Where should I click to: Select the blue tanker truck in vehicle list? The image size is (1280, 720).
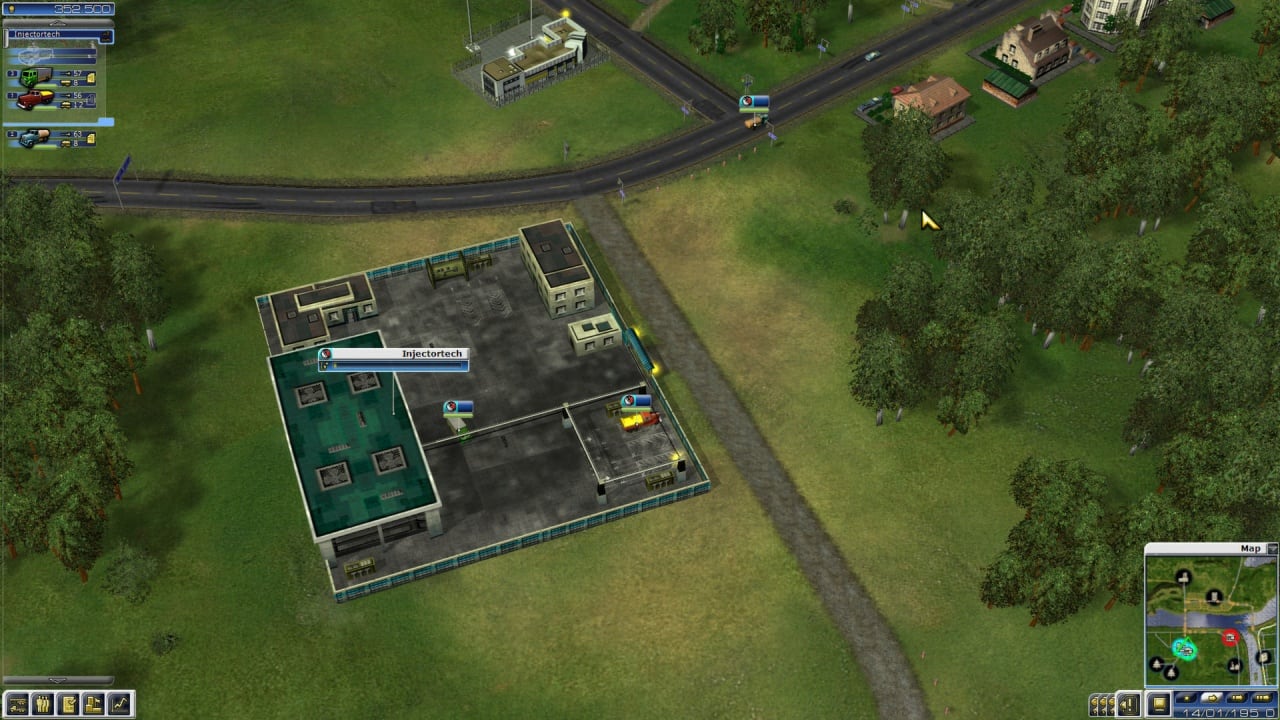tap(36, 138)
